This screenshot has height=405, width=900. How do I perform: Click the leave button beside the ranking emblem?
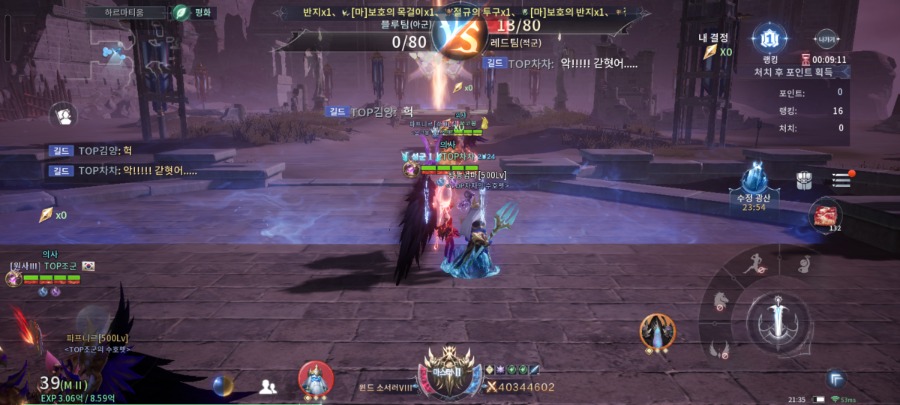click(x=827, y=39)
